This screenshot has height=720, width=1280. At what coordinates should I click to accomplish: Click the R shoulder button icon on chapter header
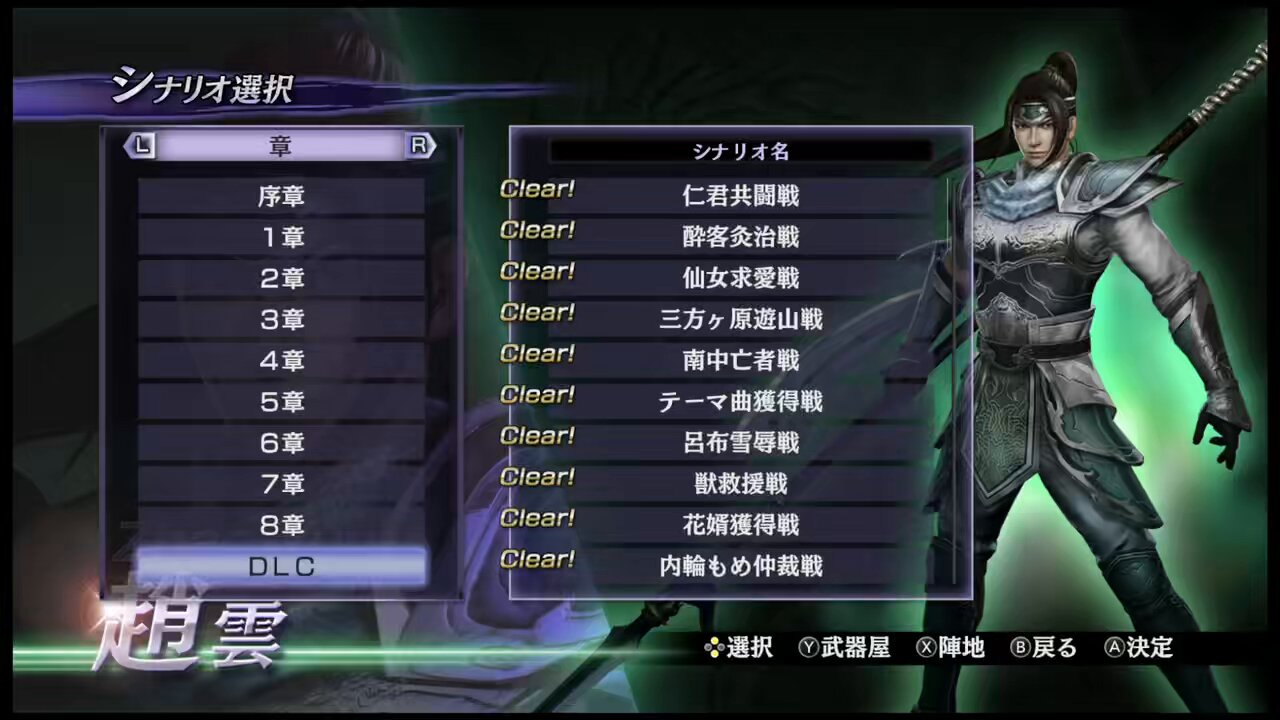point(421,146)
